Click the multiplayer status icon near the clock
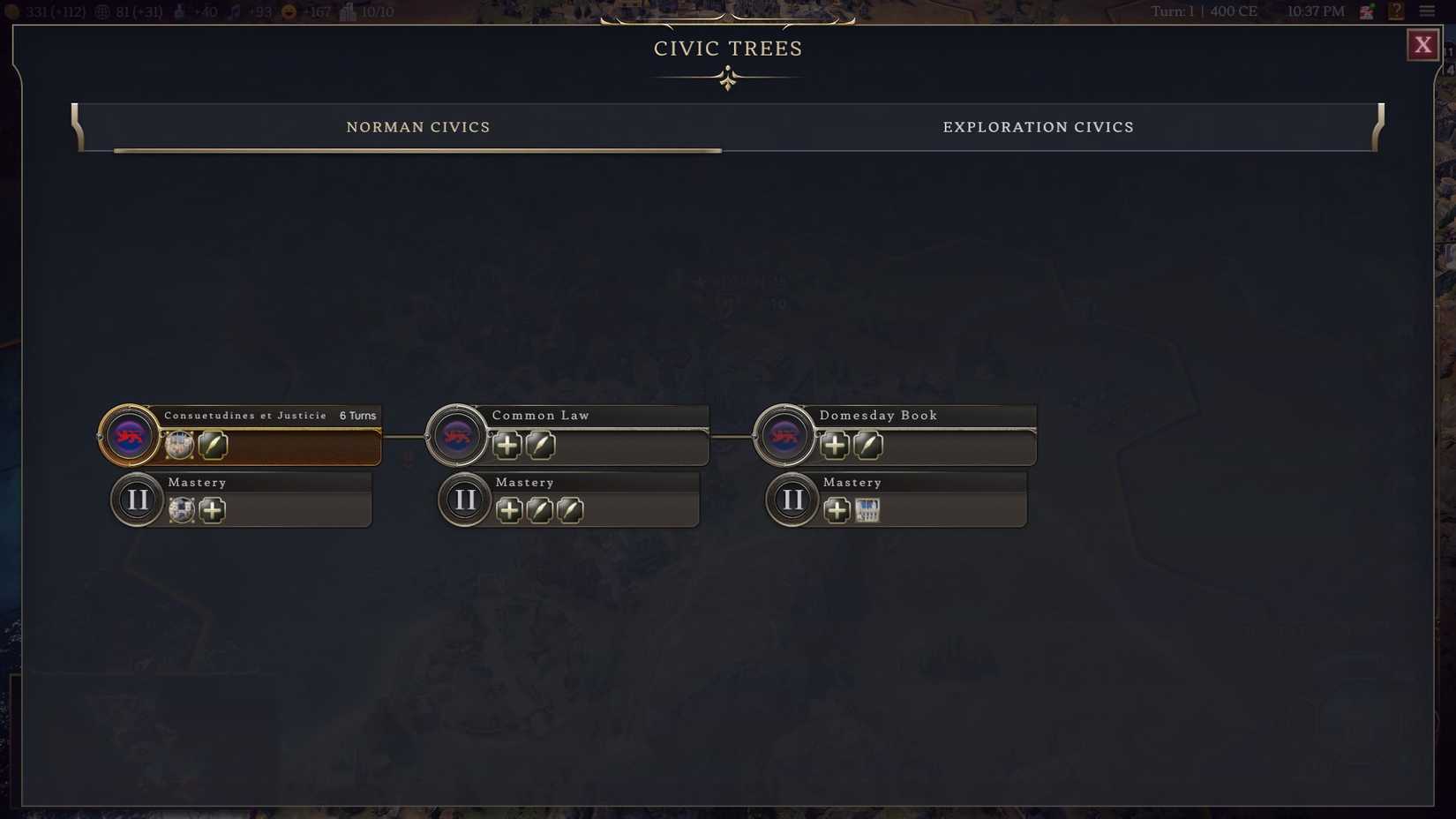Screen dimensions: 1456x819 coord(1366,11)
